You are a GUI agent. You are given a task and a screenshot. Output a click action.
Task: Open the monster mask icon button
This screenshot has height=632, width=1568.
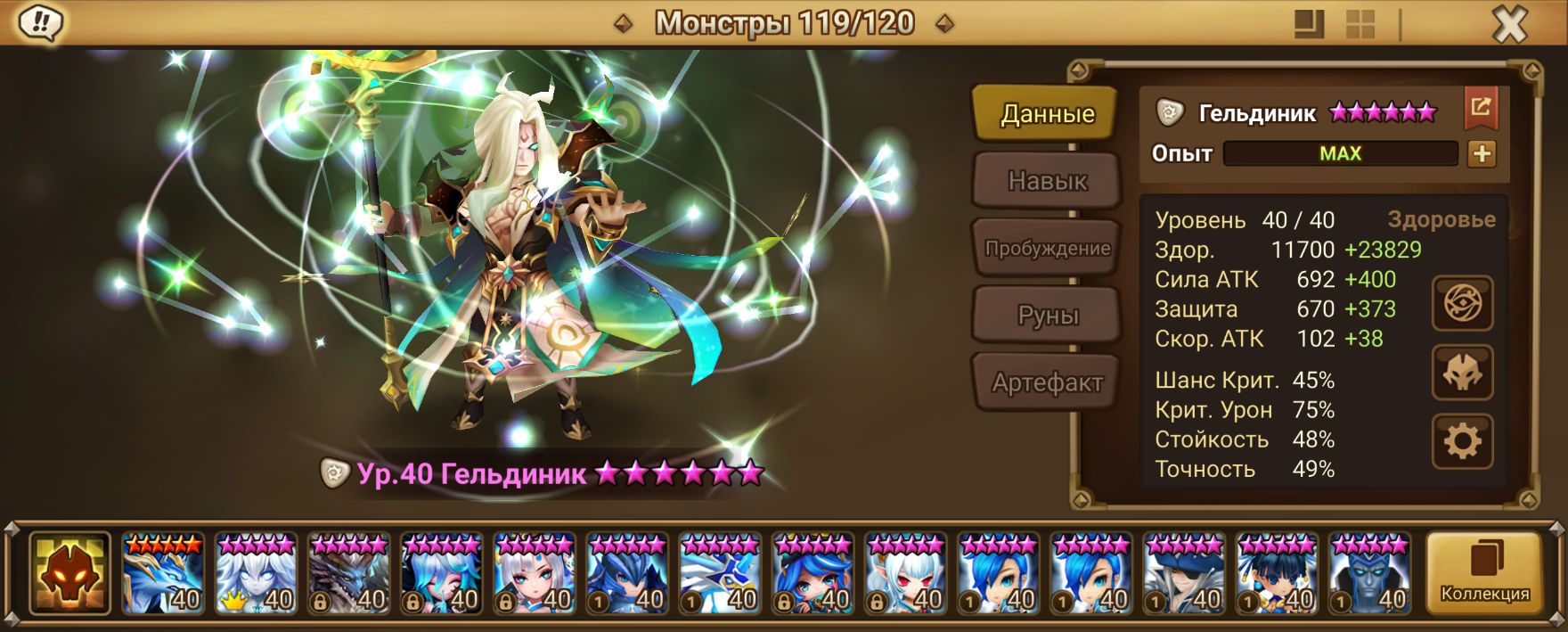(x=1462, y=373)
